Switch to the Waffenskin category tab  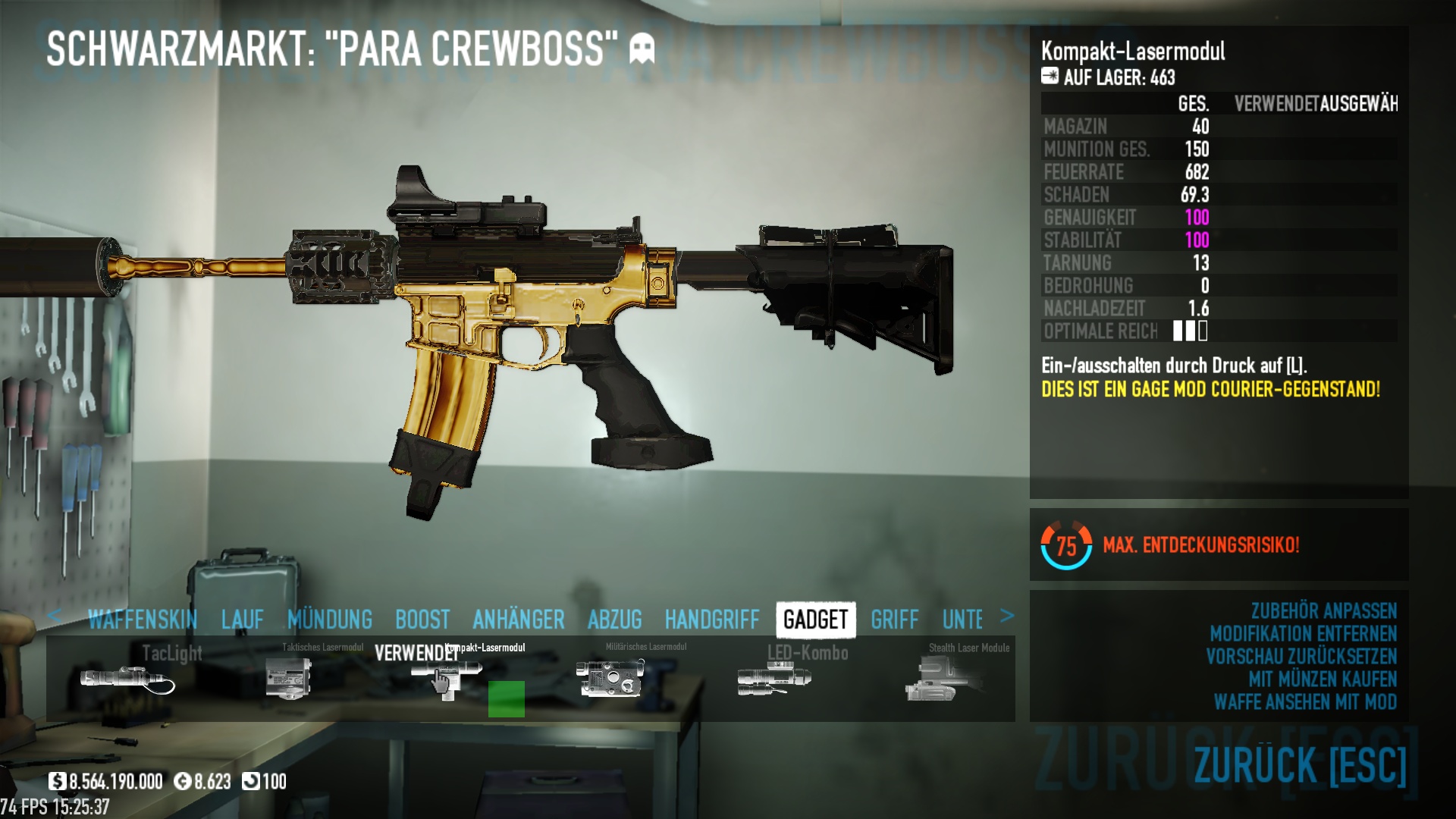pyautogui.click(x=143, y=620)
